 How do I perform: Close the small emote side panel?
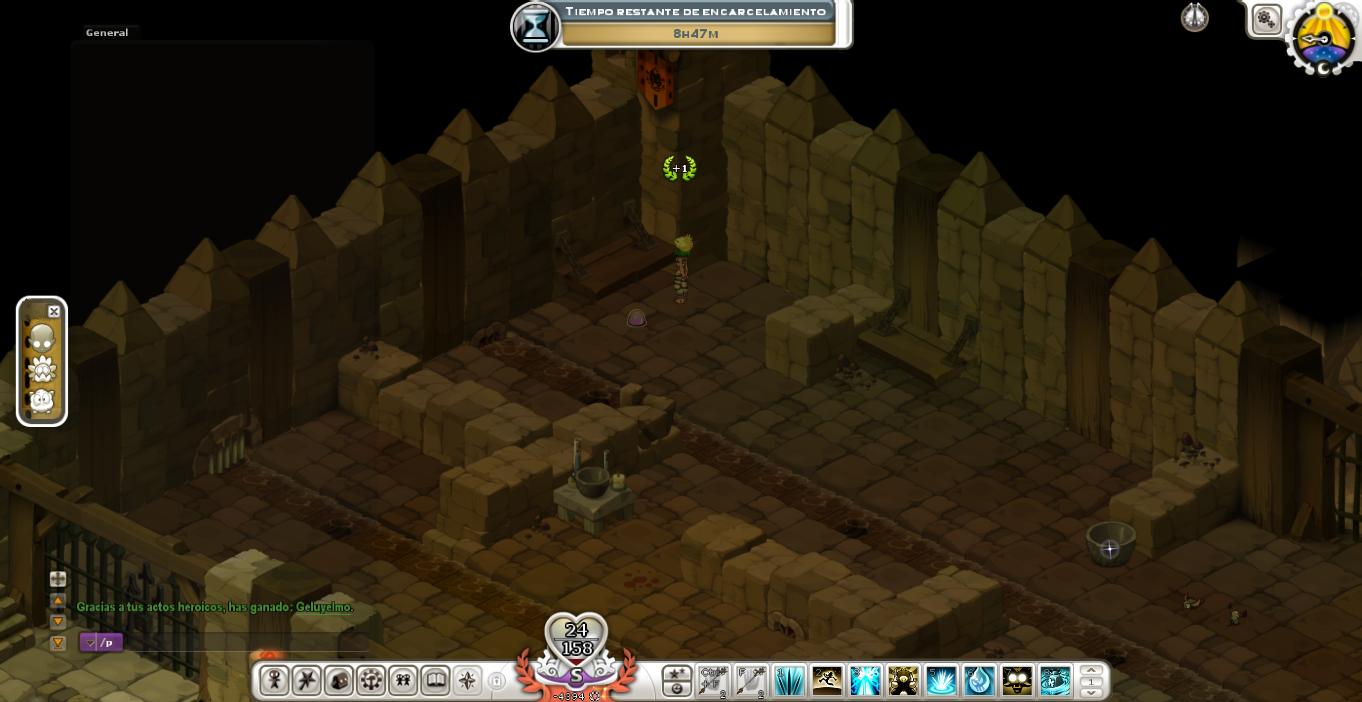(x=54, y=312)
